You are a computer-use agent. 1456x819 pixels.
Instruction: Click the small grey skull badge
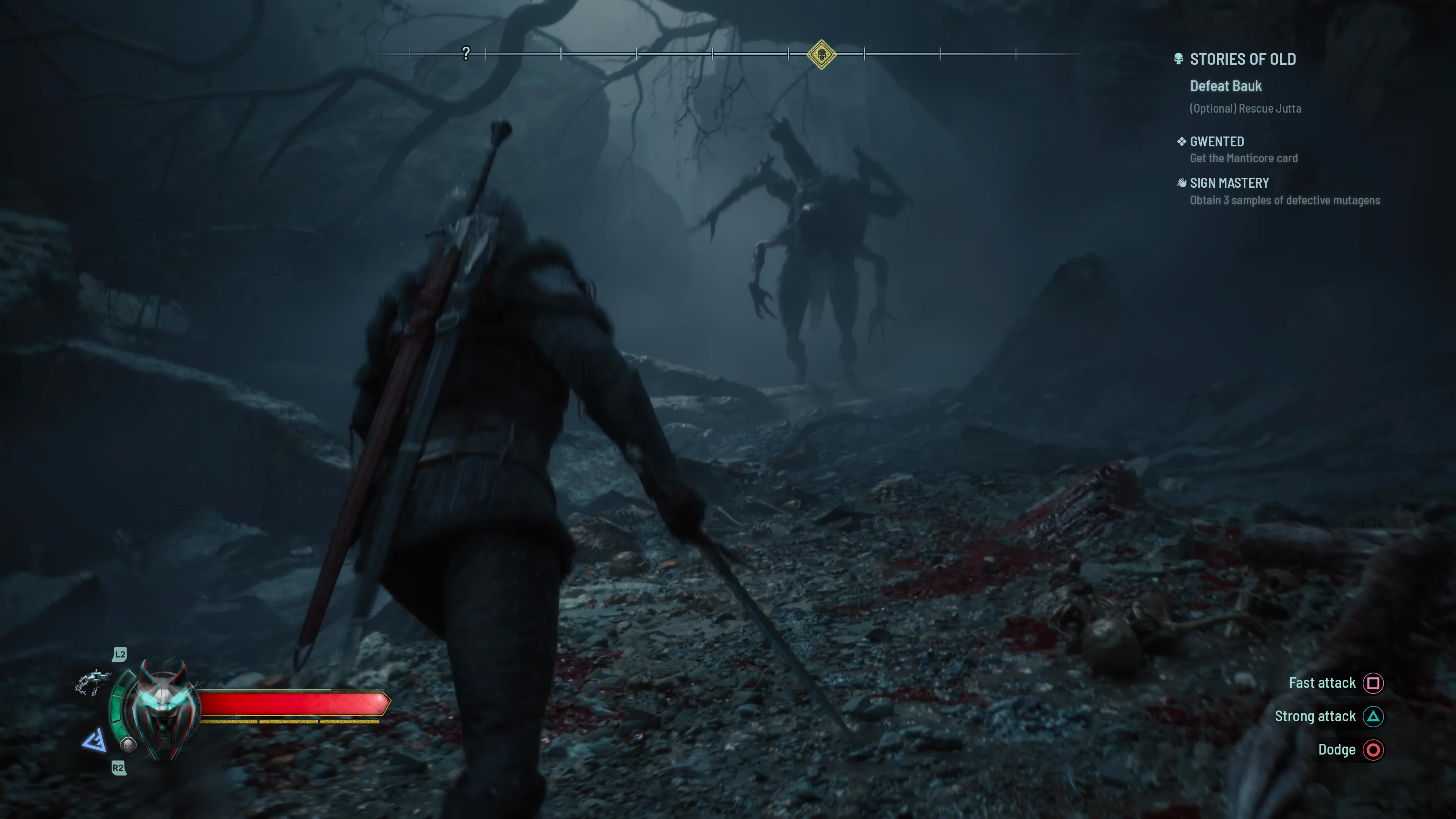[129, 744]
